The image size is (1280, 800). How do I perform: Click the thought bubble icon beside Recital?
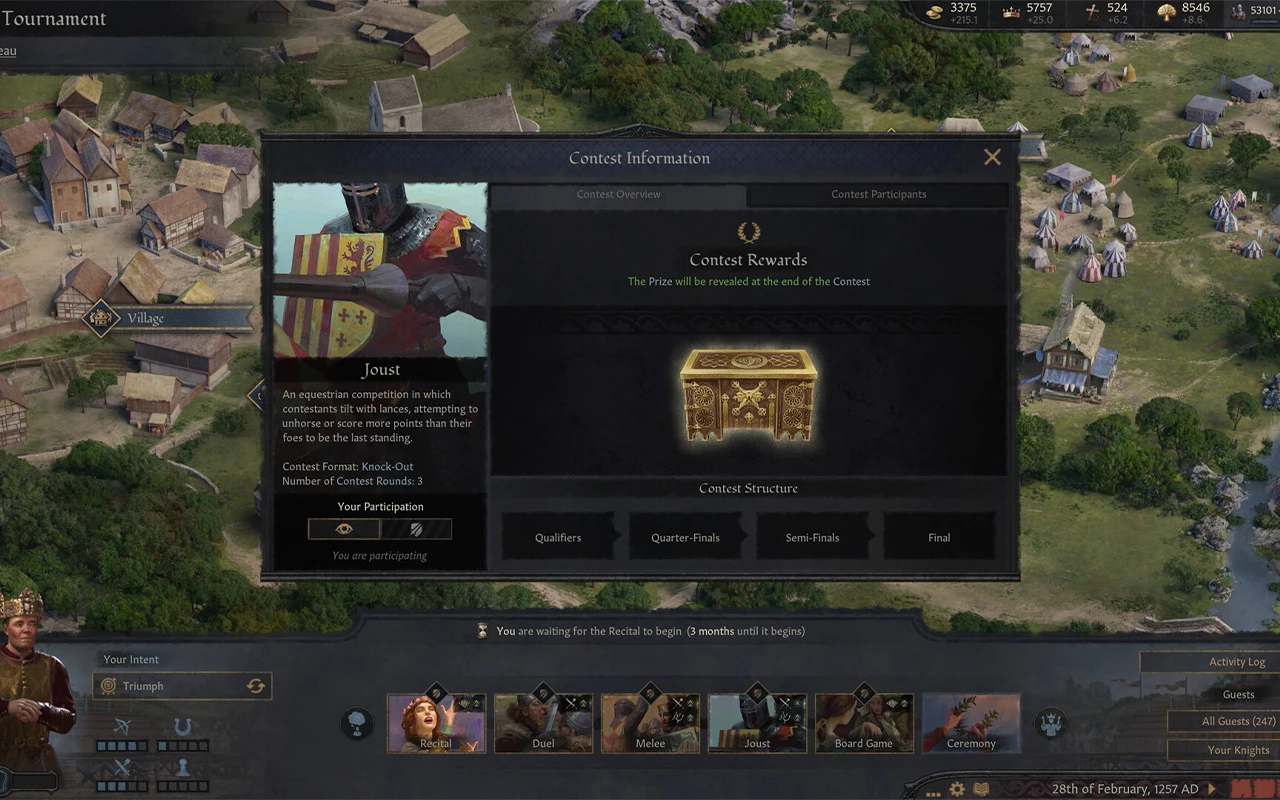tap(357, 723)
